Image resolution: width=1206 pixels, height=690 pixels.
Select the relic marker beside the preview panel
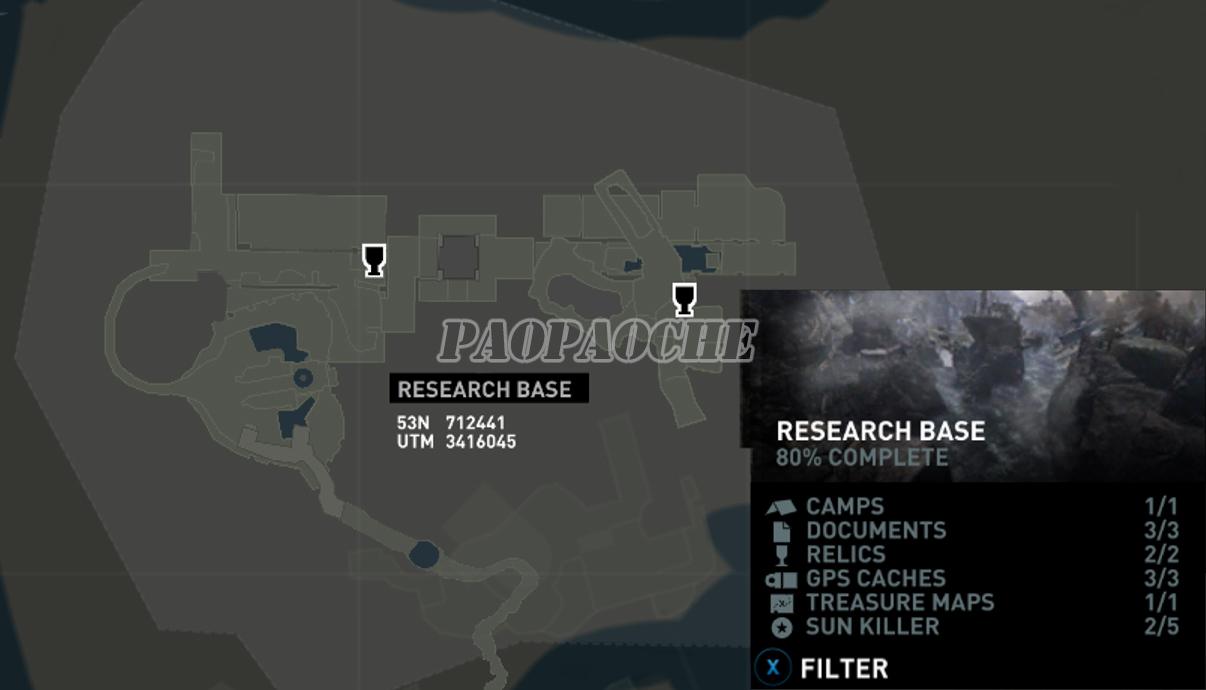684,299
